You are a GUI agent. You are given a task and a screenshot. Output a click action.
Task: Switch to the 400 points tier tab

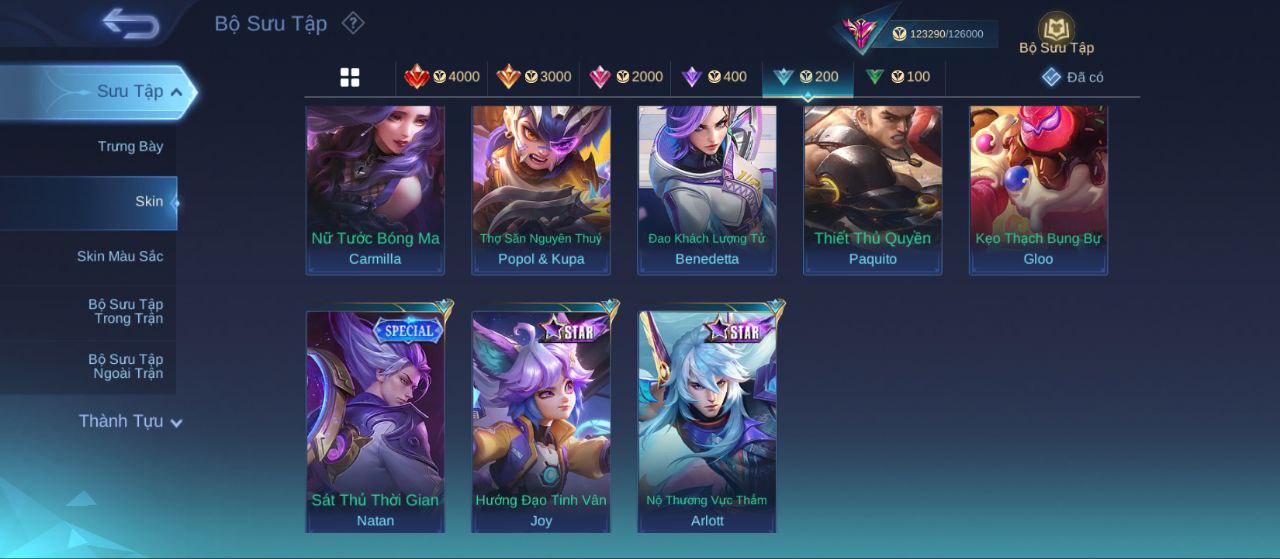tap(714, 77)
